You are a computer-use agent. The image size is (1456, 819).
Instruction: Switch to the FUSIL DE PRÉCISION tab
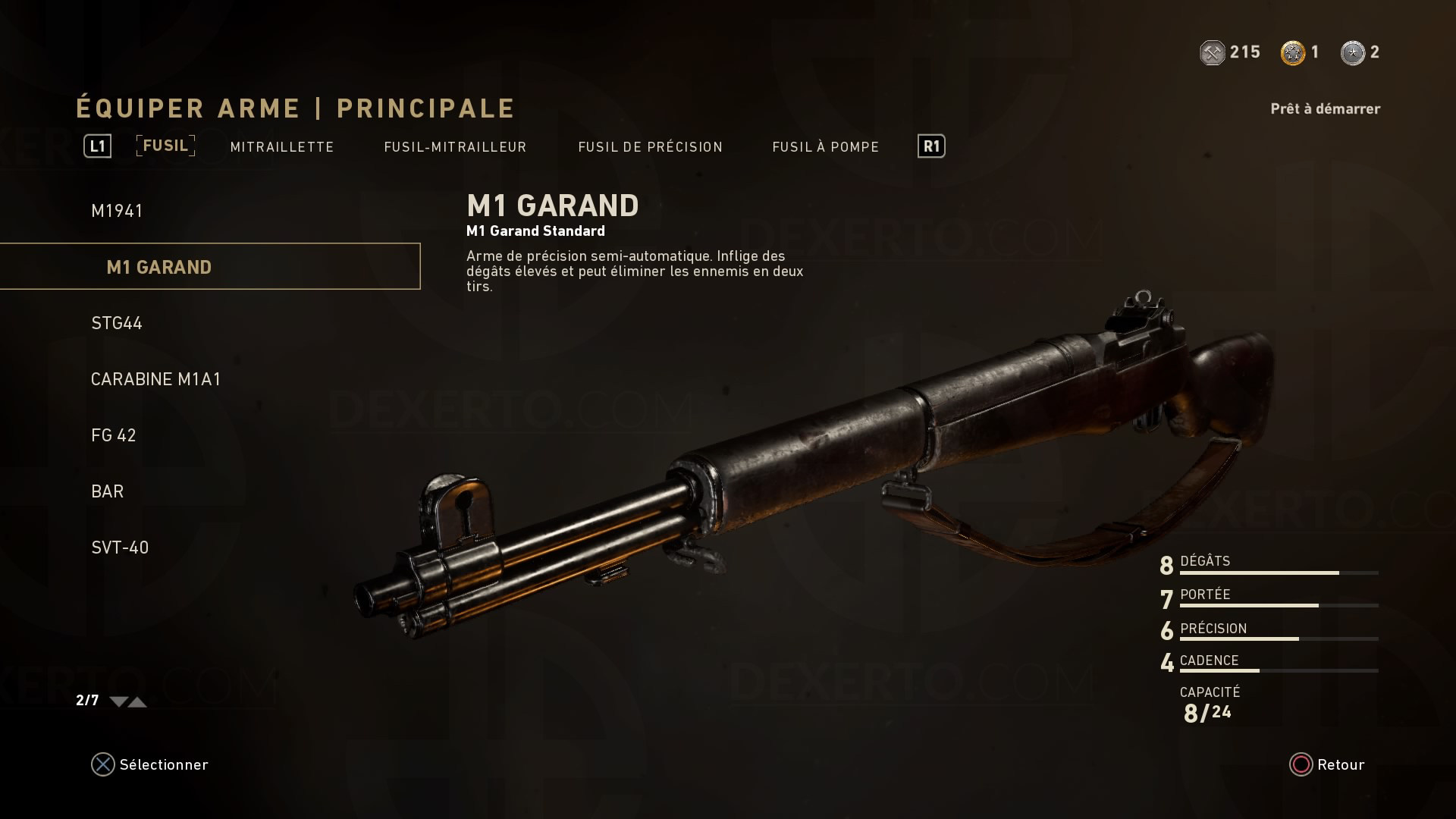point(651,146)
